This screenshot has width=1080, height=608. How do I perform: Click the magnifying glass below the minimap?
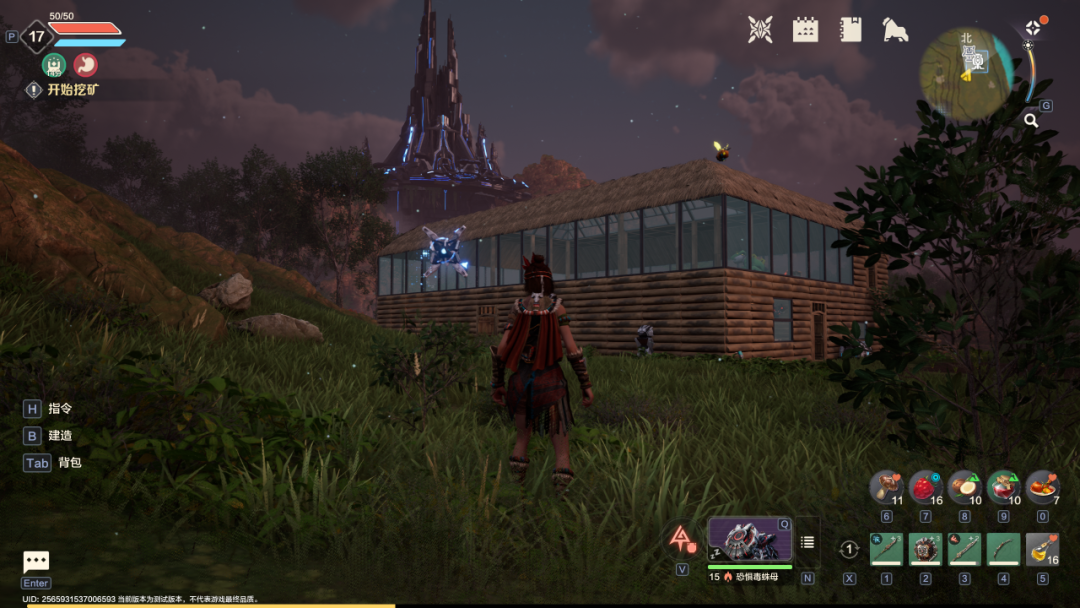coord(1031,121)
